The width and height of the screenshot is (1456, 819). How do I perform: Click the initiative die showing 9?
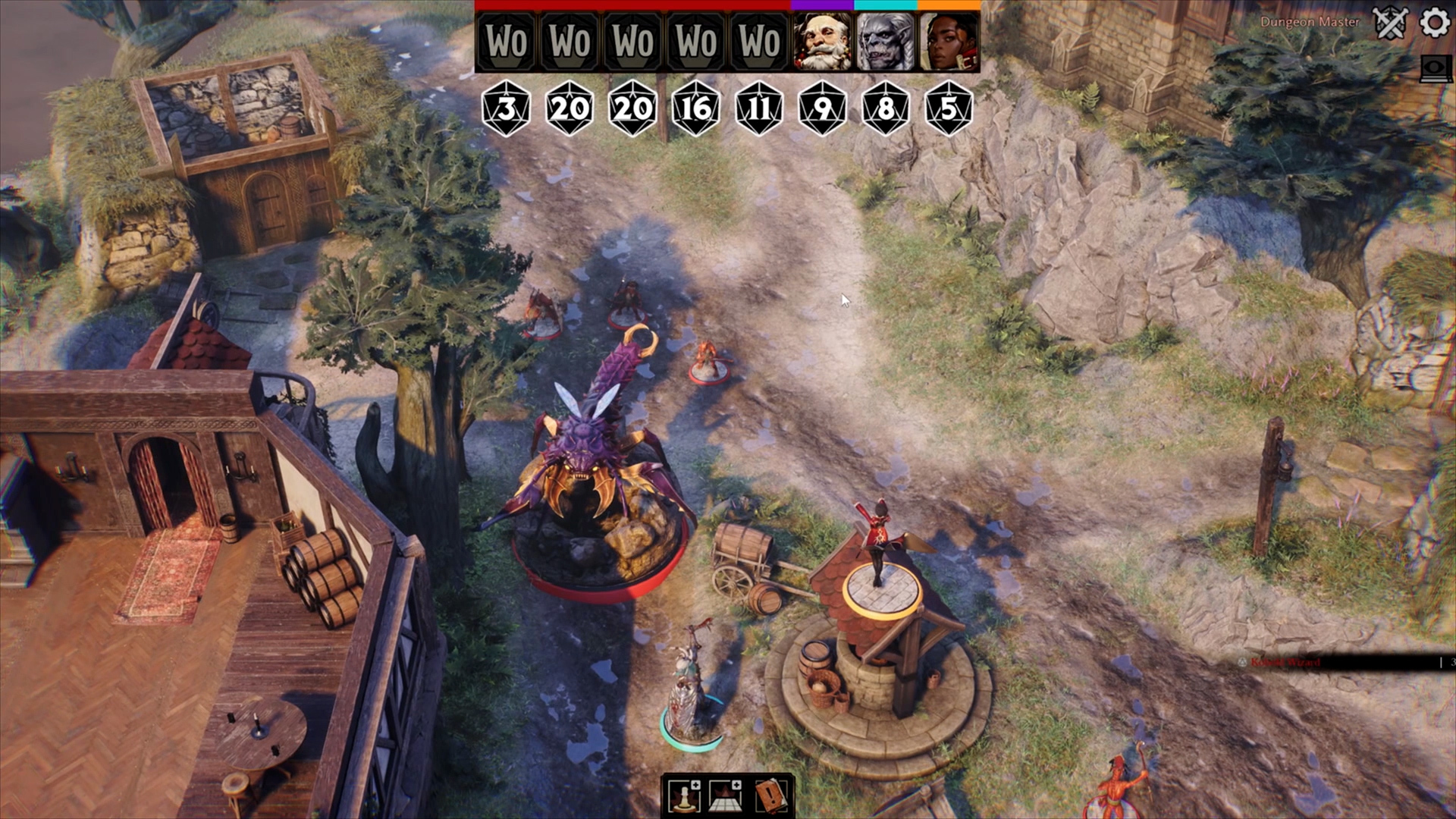click(x=822, y=108)
